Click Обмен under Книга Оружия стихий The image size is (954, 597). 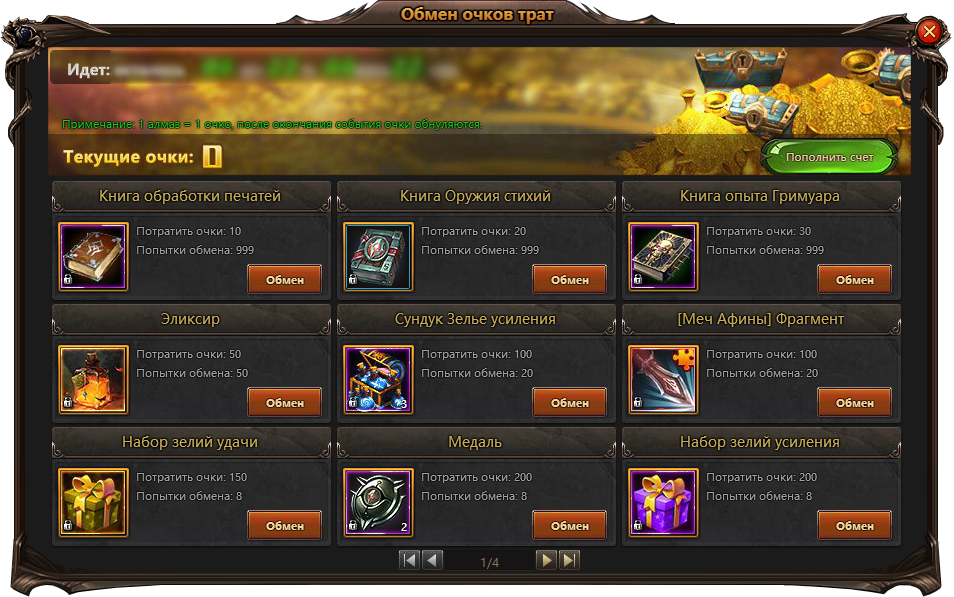[x=569, y=280]
